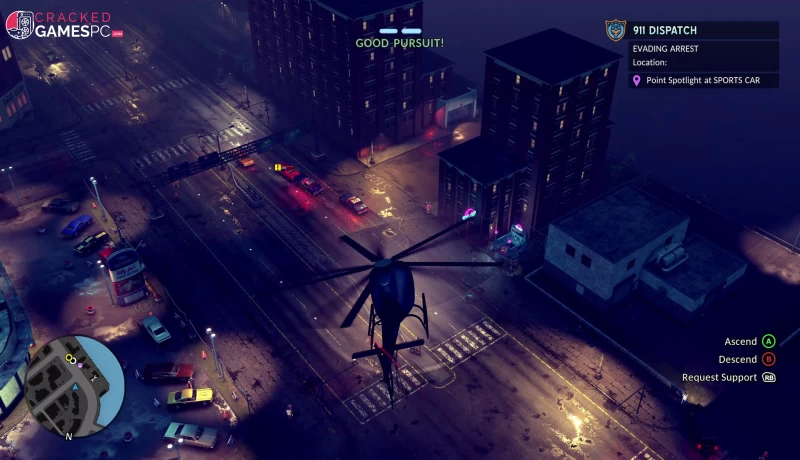Click the Cracked Games PC watermark logo
Screen dimensions: 800x460
(64, 25)
